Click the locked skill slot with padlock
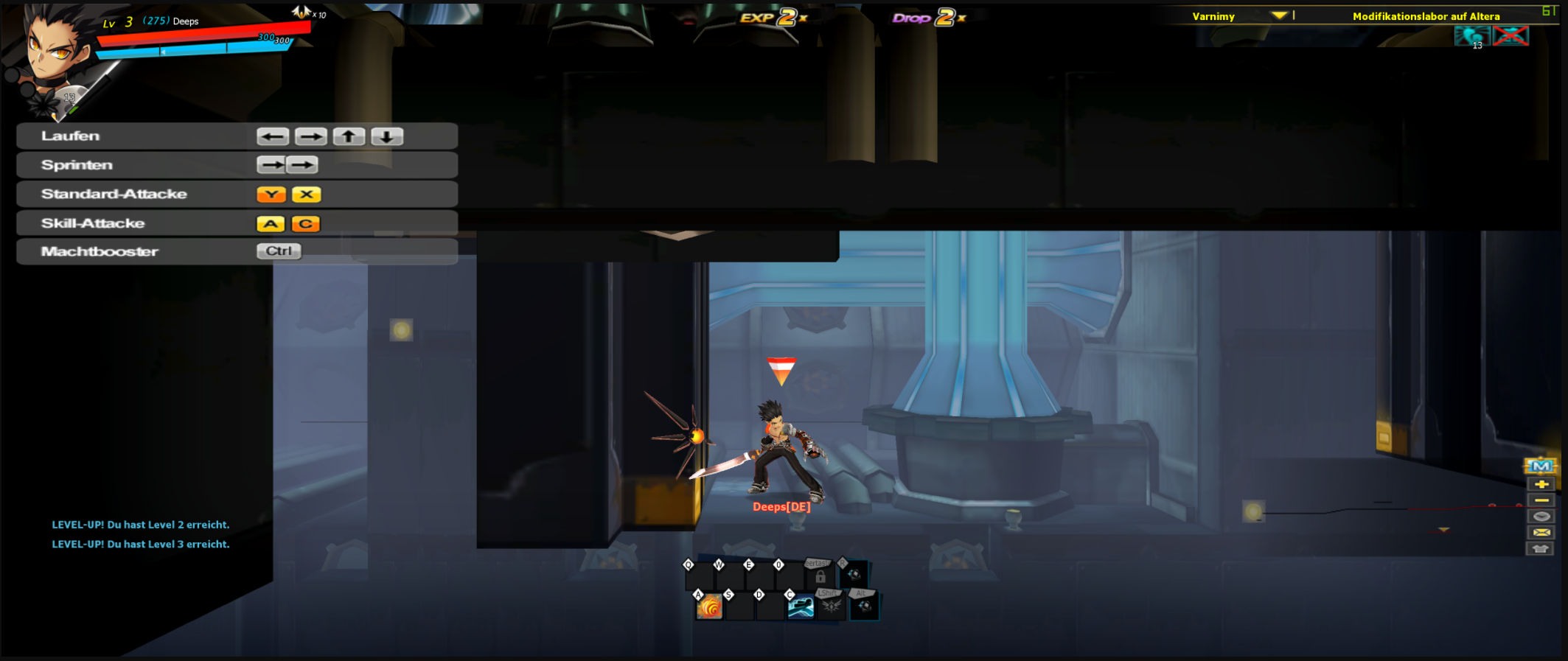1568x661 pixels. tap(820, 576)
